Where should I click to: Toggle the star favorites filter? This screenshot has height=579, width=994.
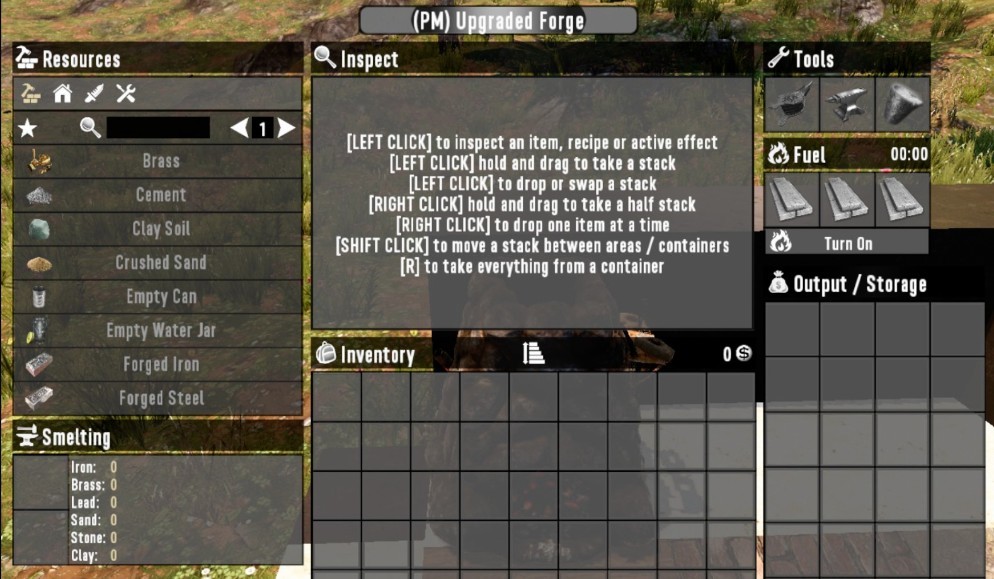(28, 128)
